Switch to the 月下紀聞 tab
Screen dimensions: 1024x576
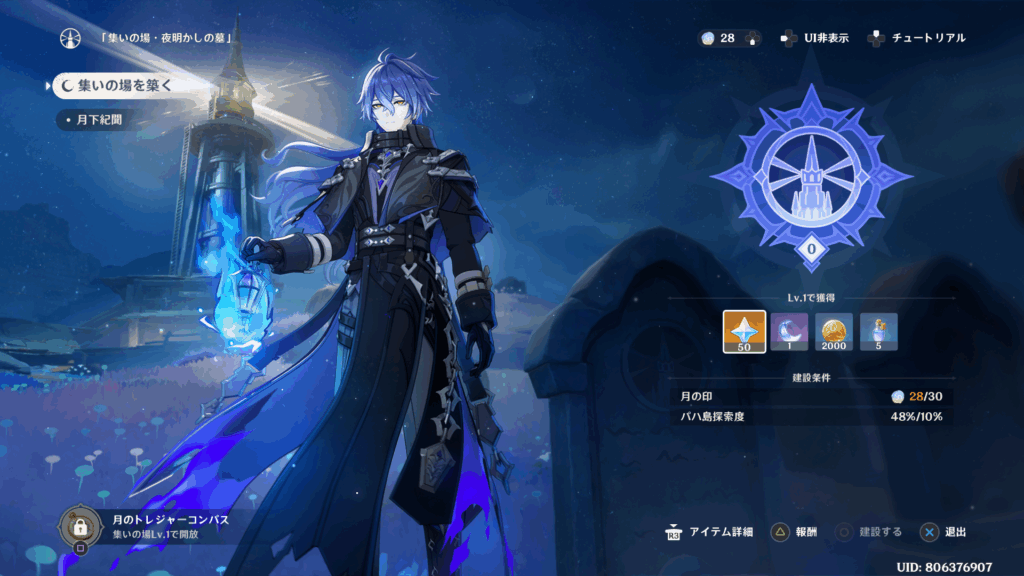point(98,120)
